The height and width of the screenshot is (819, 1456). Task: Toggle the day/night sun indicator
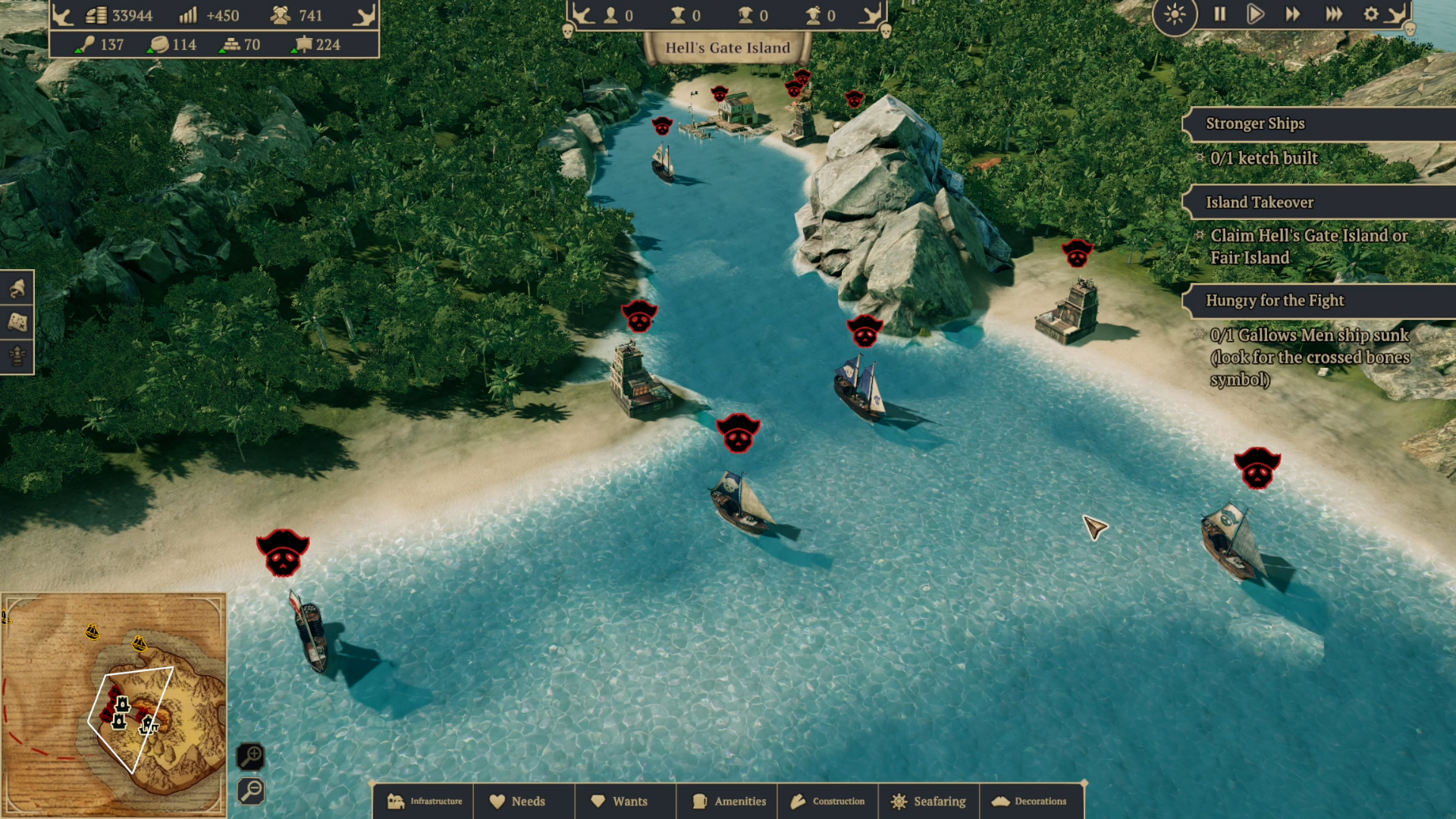click(x=1175, y=14)
